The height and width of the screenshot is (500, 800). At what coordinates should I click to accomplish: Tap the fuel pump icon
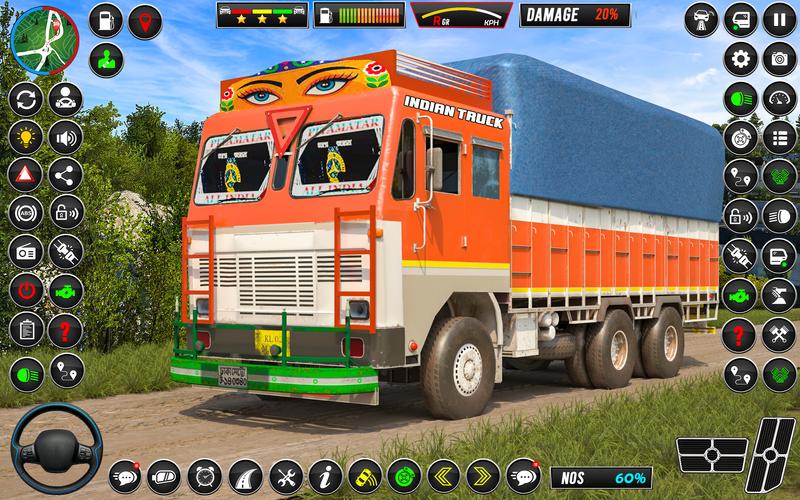[x=105, y=21]
